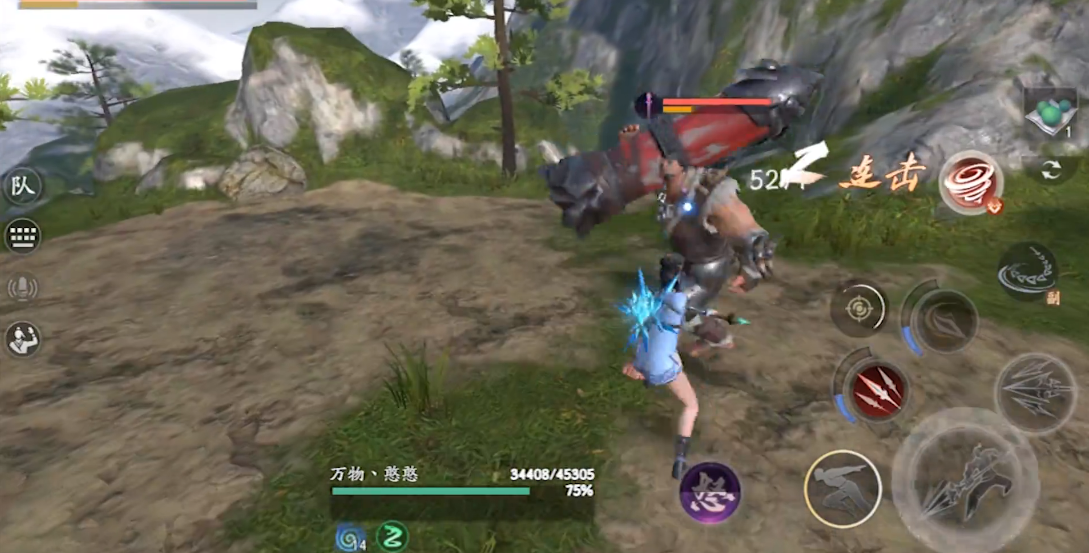Image resolution: width=1089 pixels, height=553 pixels.
Task: Toggle the microphone voice chat icon
Action: [22, 288]
